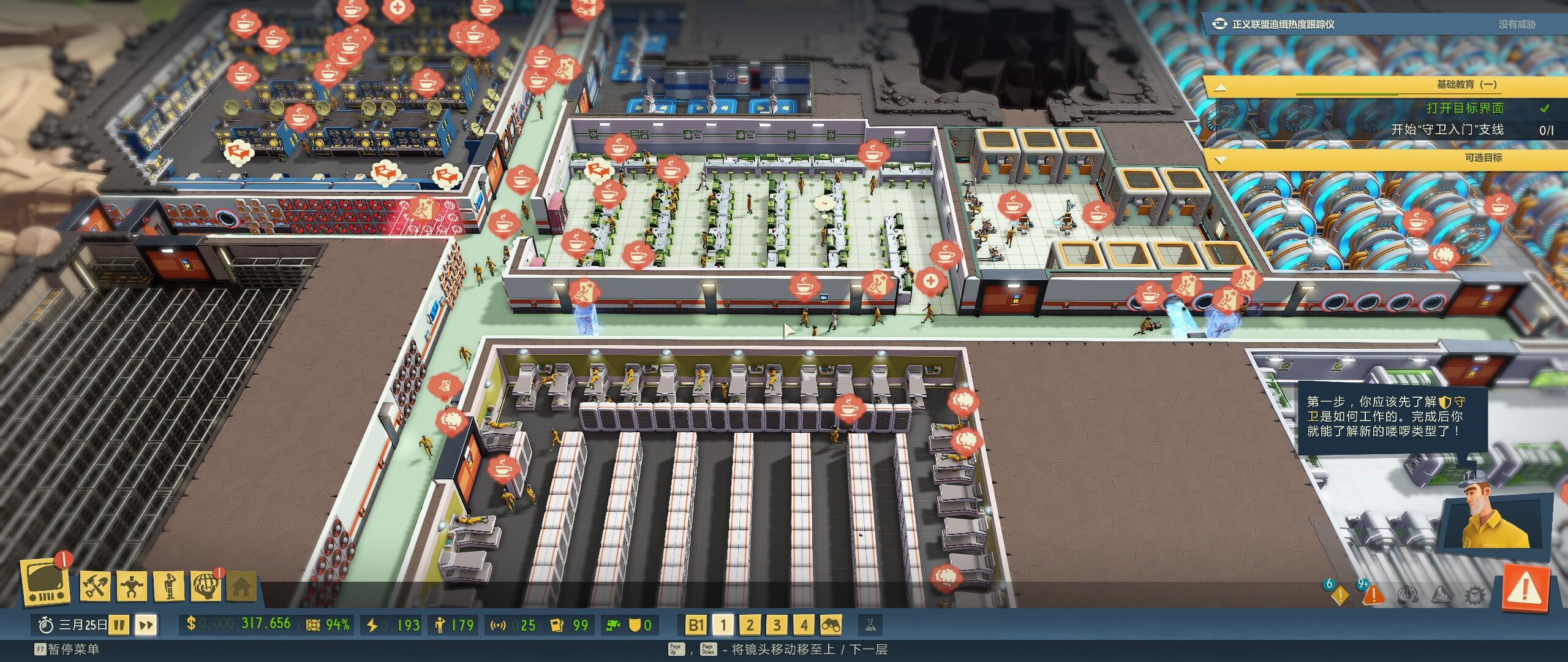This screenshot has height=662, width=1568.
Task: Select the 开始"守卫入门"支线 objective
Action: pos(1447,130)
